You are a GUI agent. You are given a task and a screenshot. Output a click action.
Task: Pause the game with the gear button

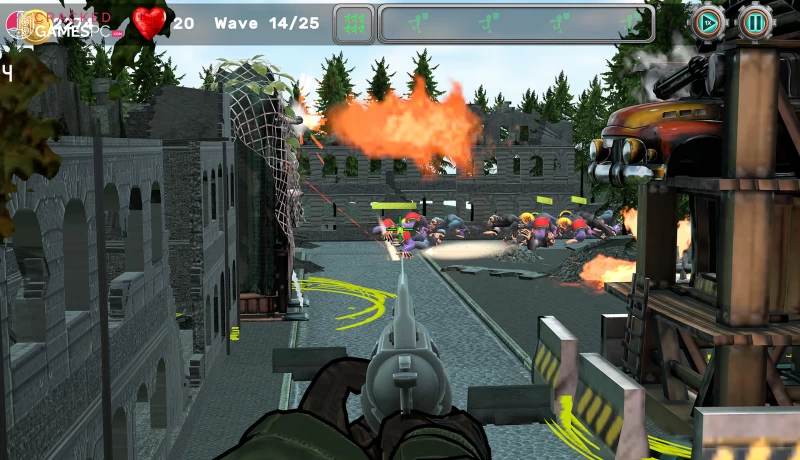(755, 21)
